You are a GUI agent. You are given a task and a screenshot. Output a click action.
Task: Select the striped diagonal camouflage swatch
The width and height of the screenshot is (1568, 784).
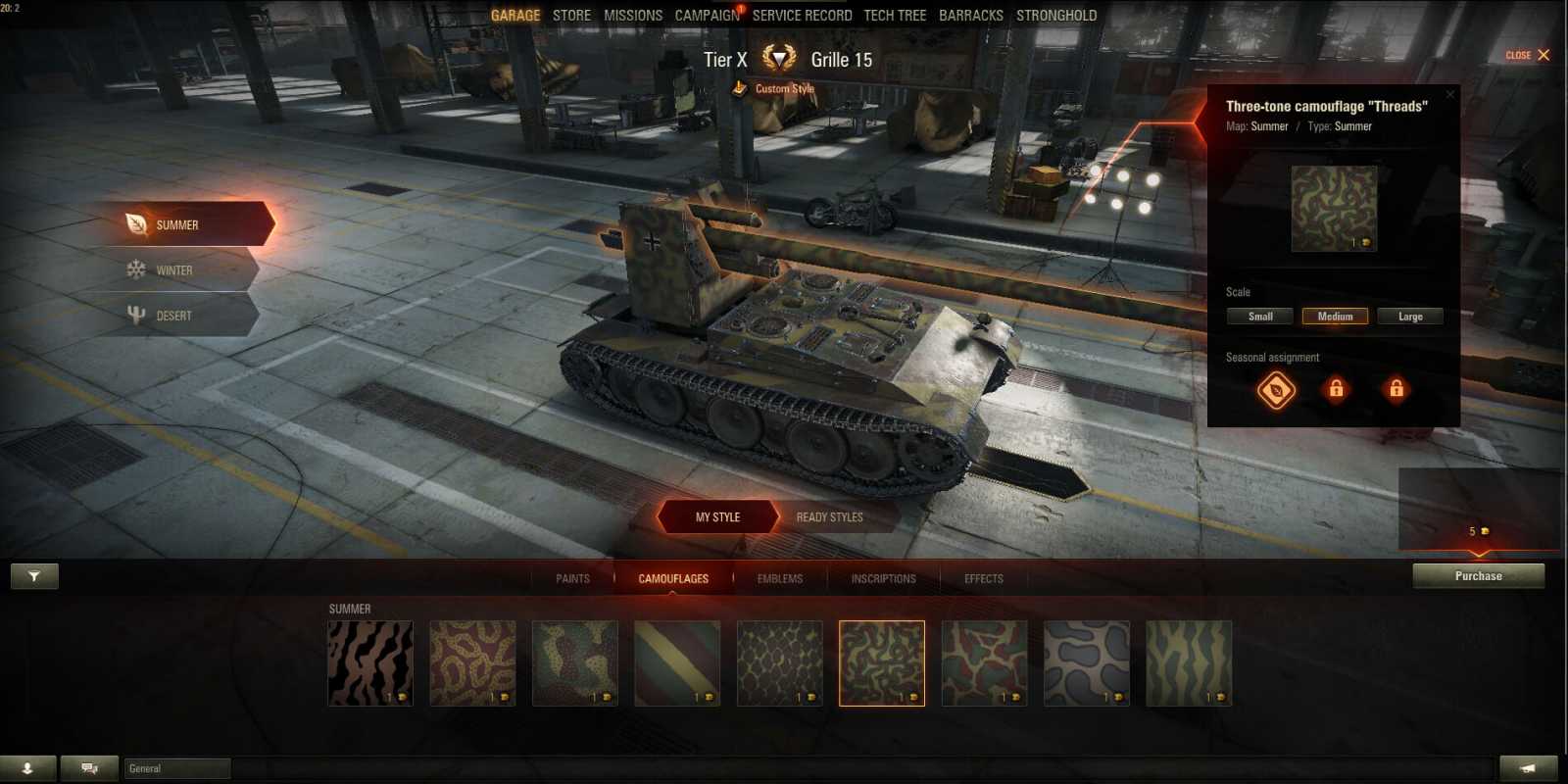pyautogui.click(x=677, y=661)
